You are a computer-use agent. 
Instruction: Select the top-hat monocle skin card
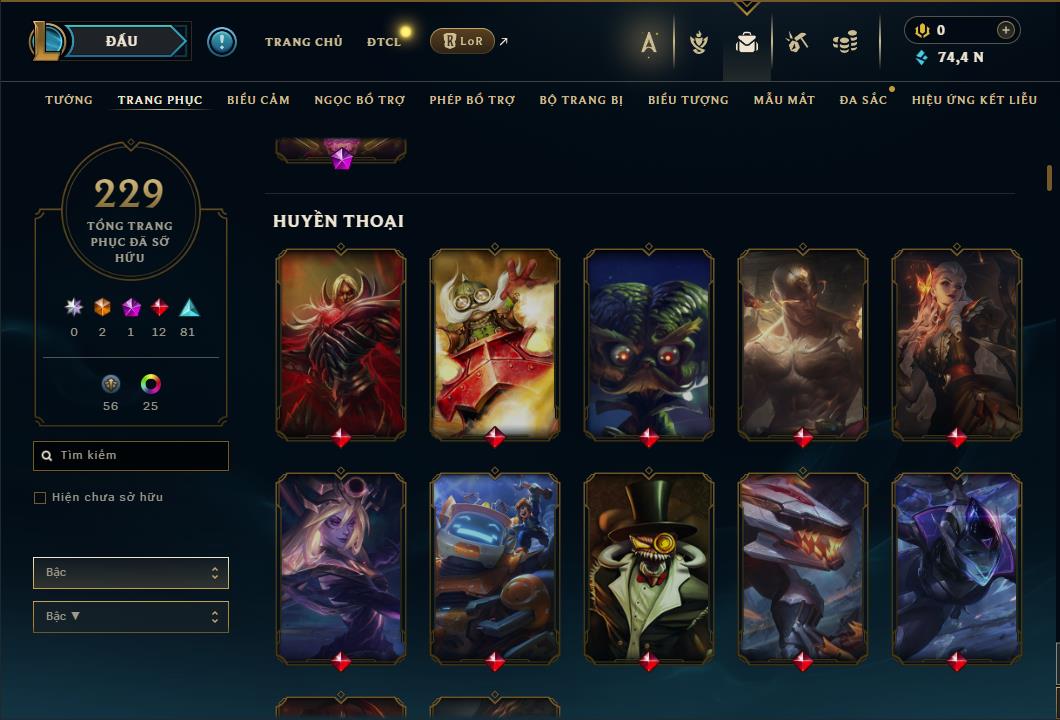[x=649, y=566]
